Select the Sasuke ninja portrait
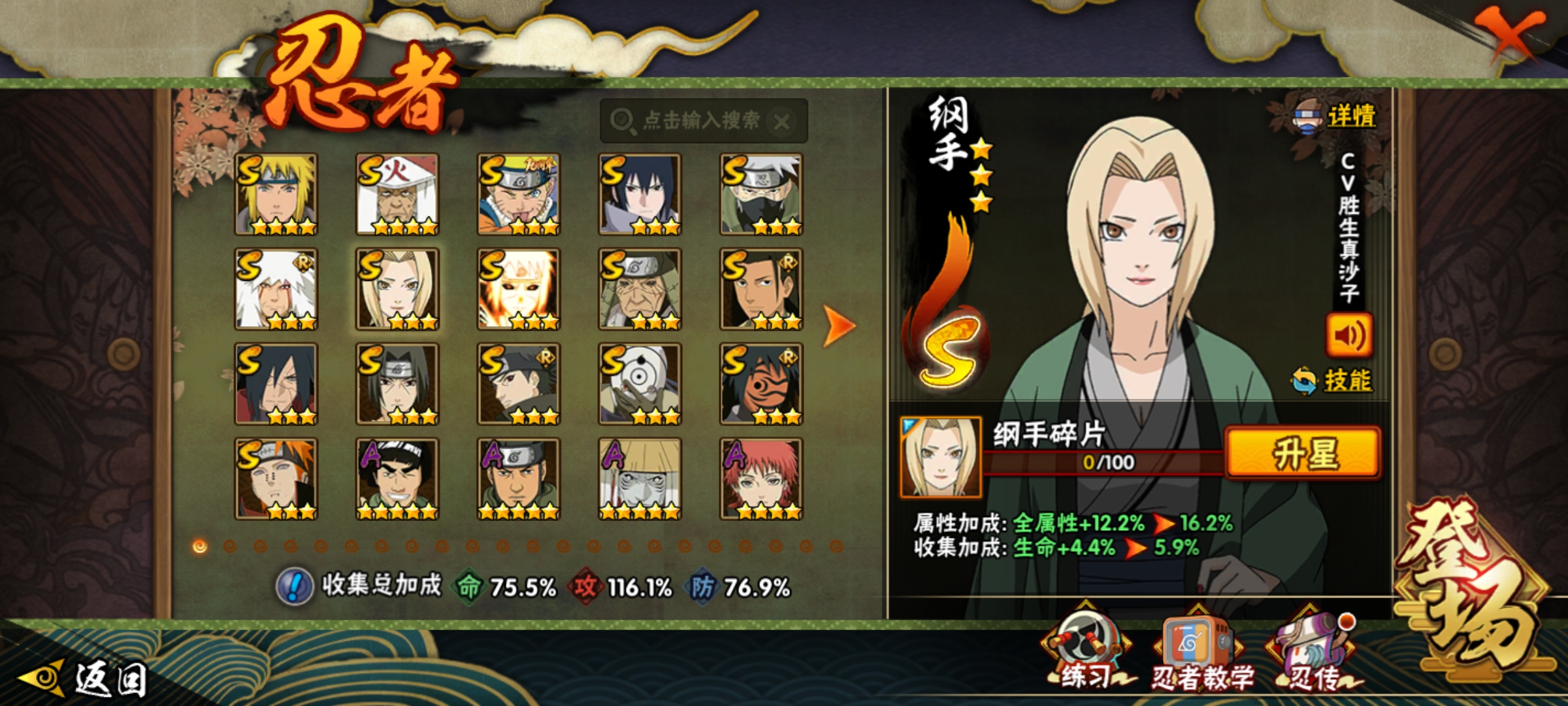1568x706 pixels. click(x=640, y=194)
